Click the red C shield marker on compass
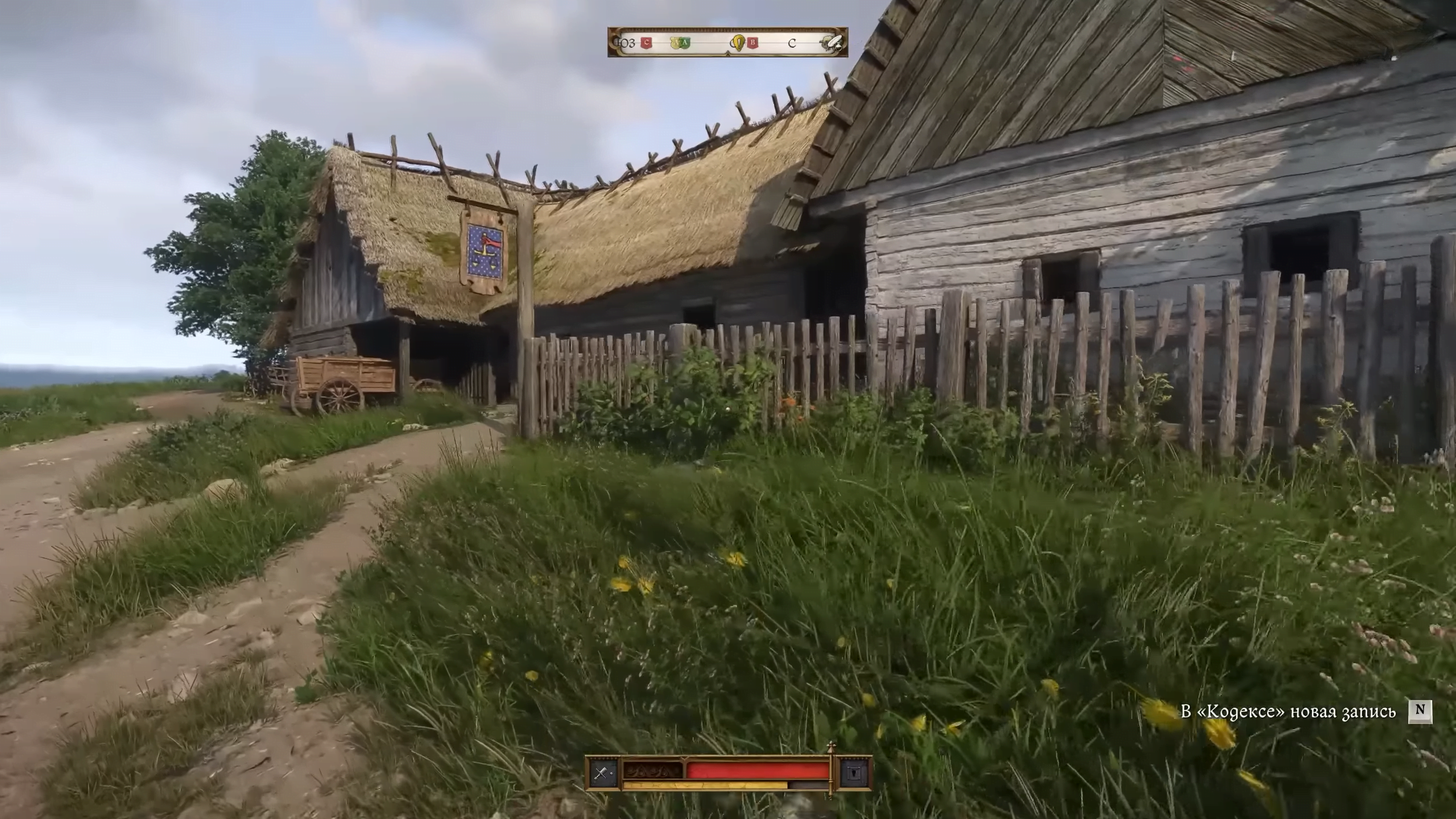Image resolution: width=1456 pixels, height=819 pixels. 646,42
